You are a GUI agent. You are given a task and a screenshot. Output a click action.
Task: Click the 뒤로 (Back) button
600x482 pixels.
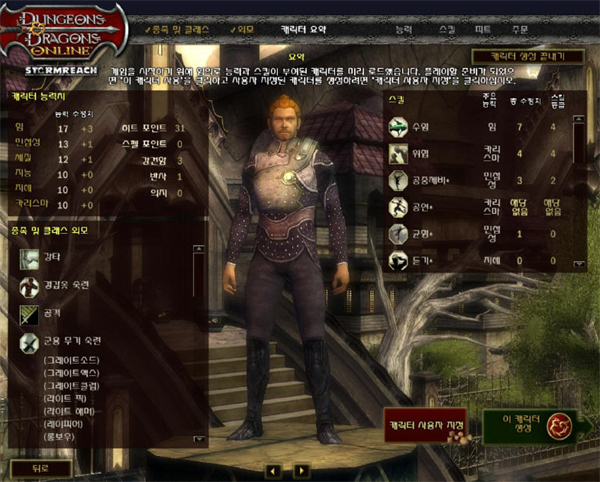point(40,468)
